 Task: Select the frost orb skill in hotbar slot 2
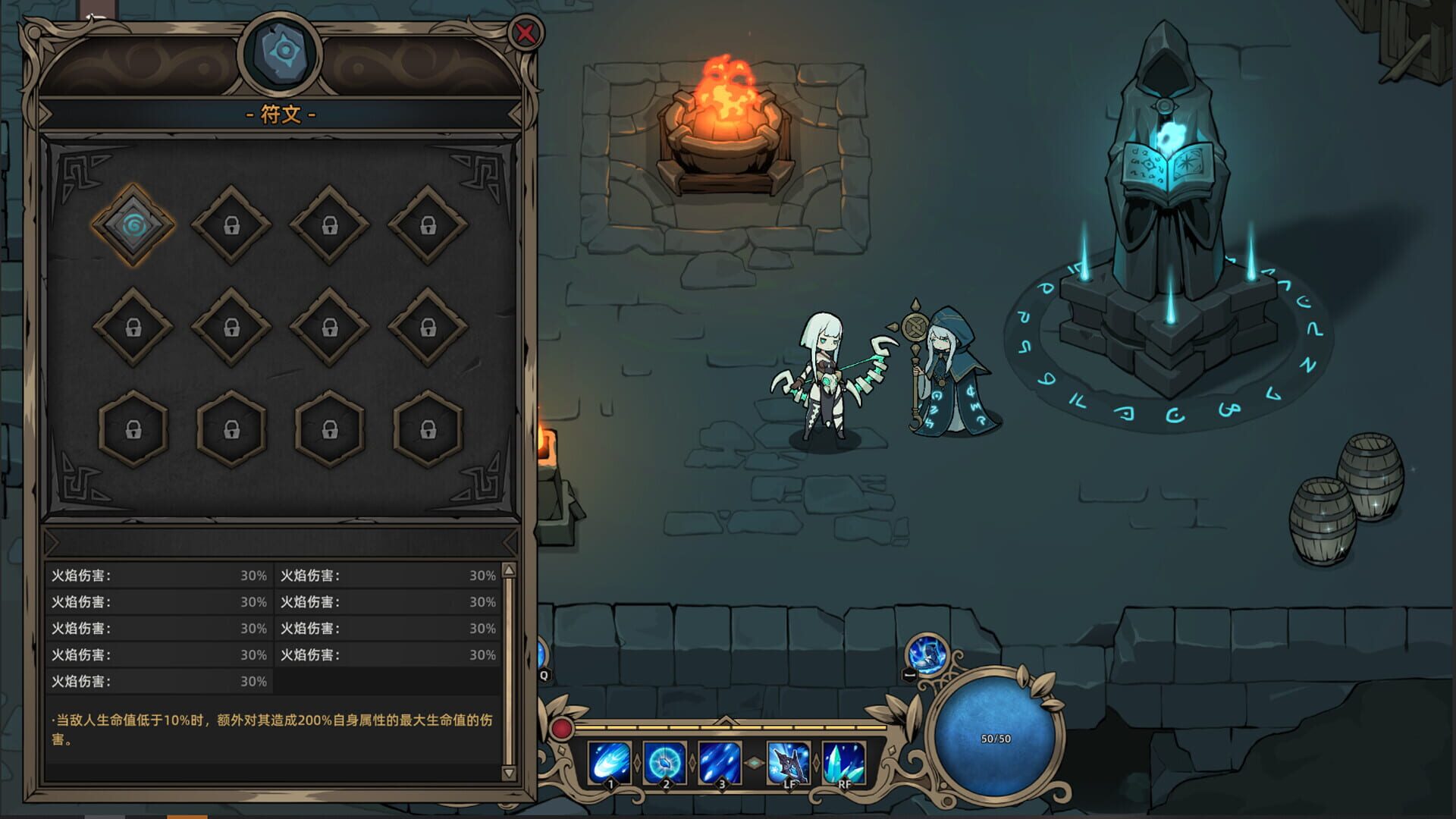664,762
